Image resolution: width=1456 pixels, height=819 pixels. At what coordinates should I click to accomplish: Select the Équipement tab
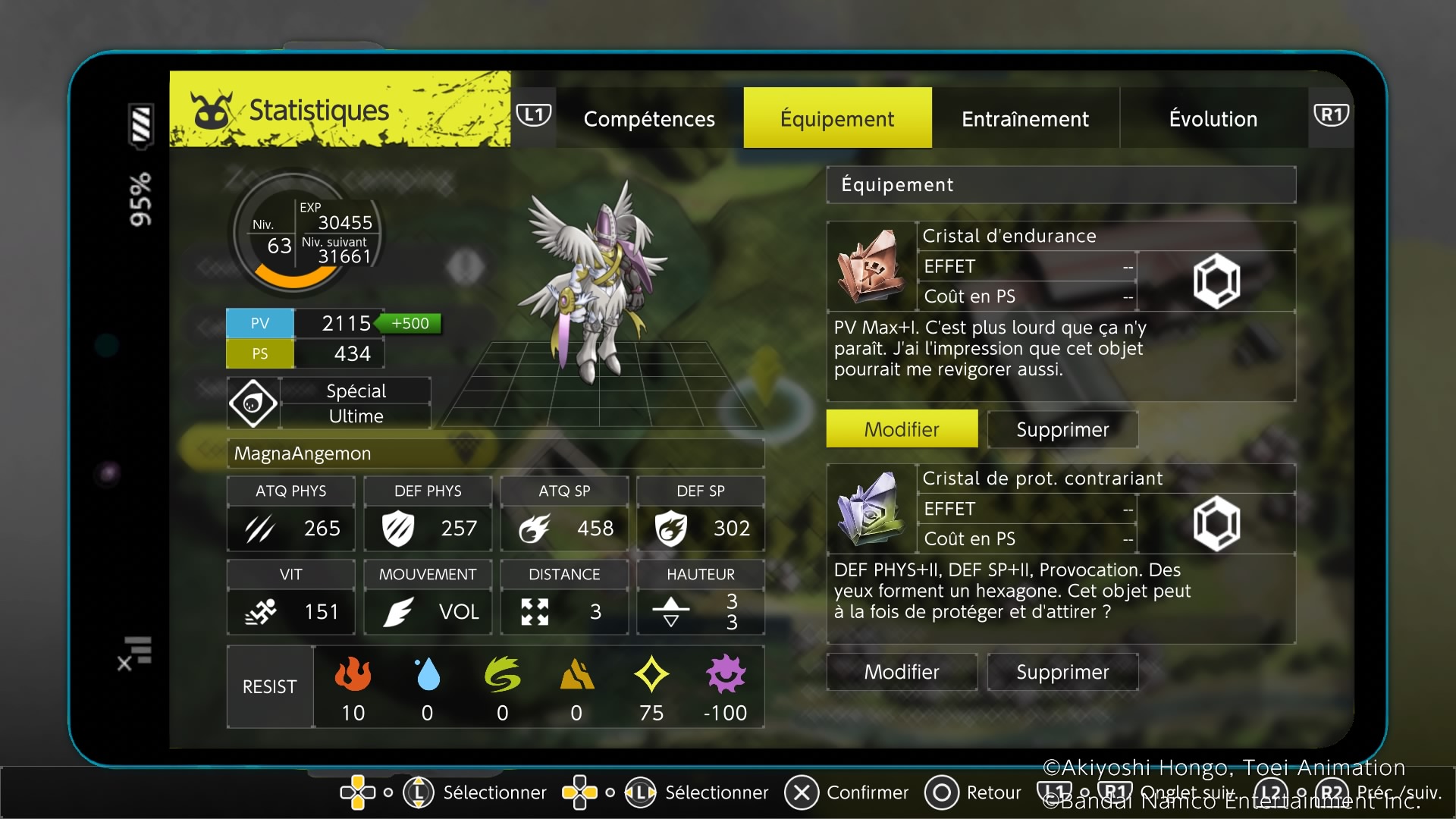pos(837,118)
